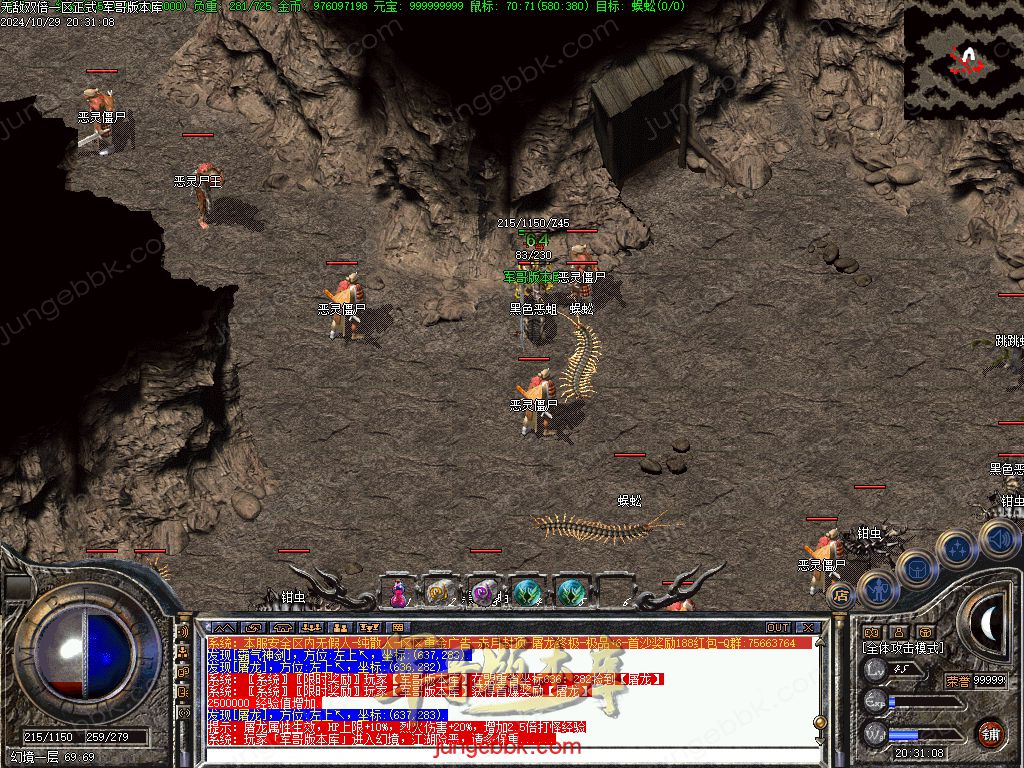The image size is (1024, 768).
Task: Click the OUT button above the chat
Action: (x=777, y=628)
